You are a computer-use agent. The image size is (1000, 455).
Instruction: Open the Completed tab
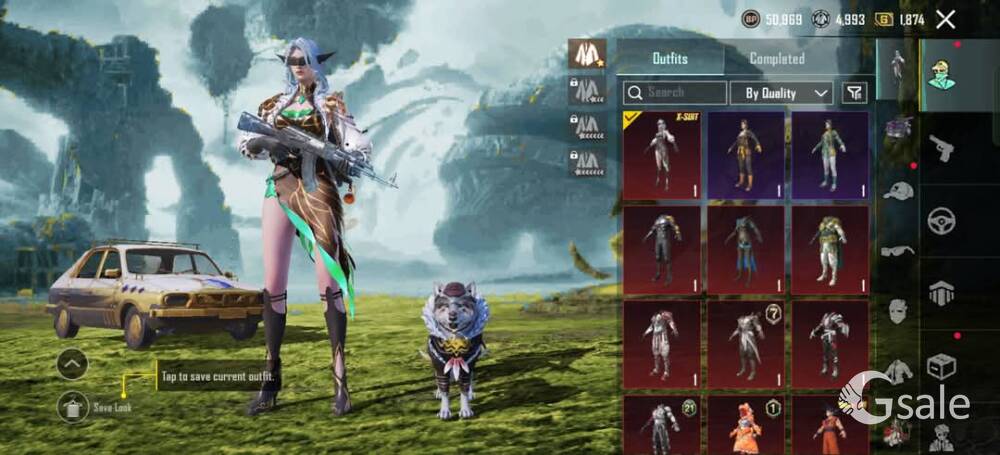tap(777, 59)
